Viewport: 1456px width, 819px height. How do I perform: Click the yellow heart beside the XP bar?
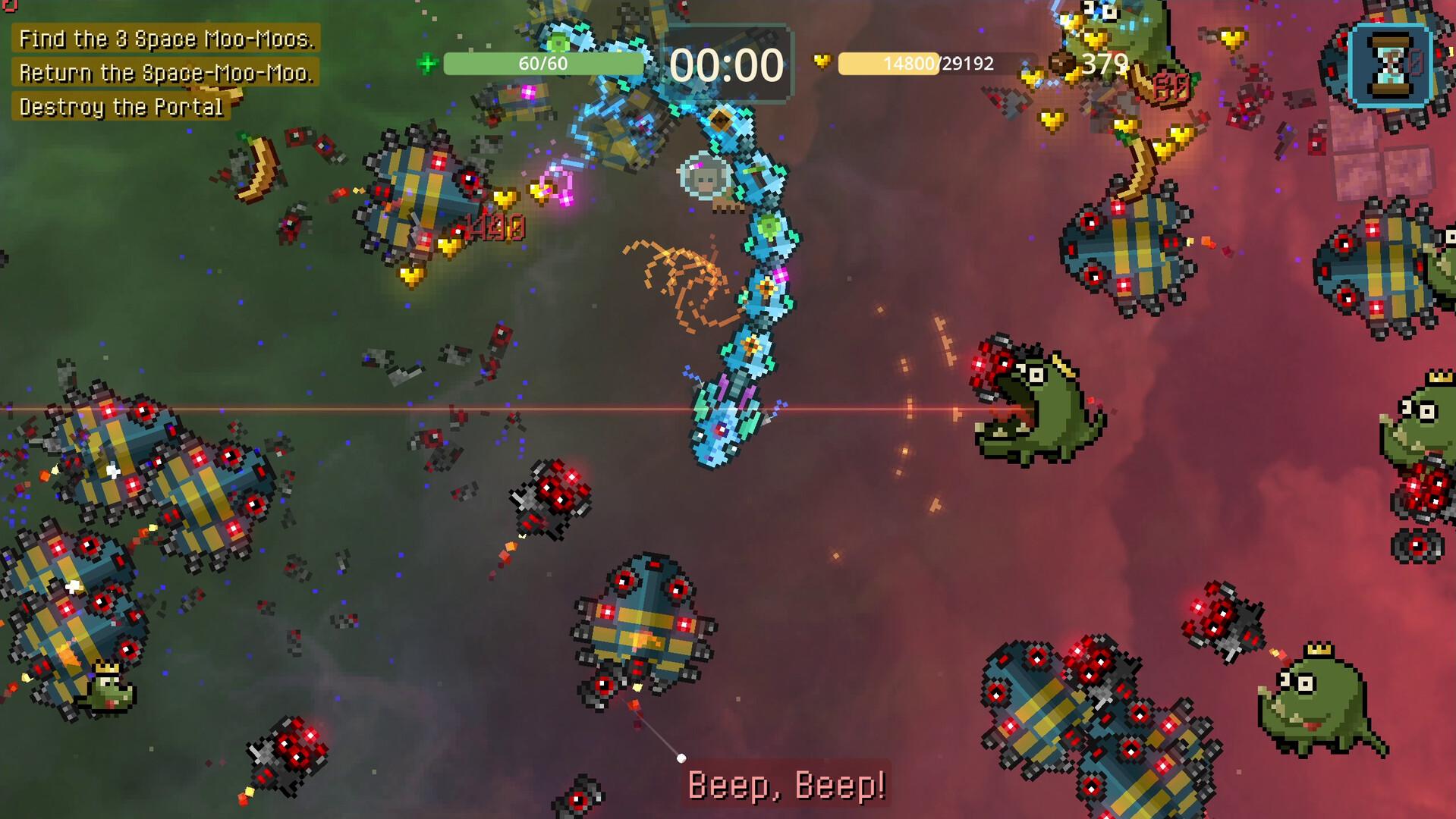822,64
